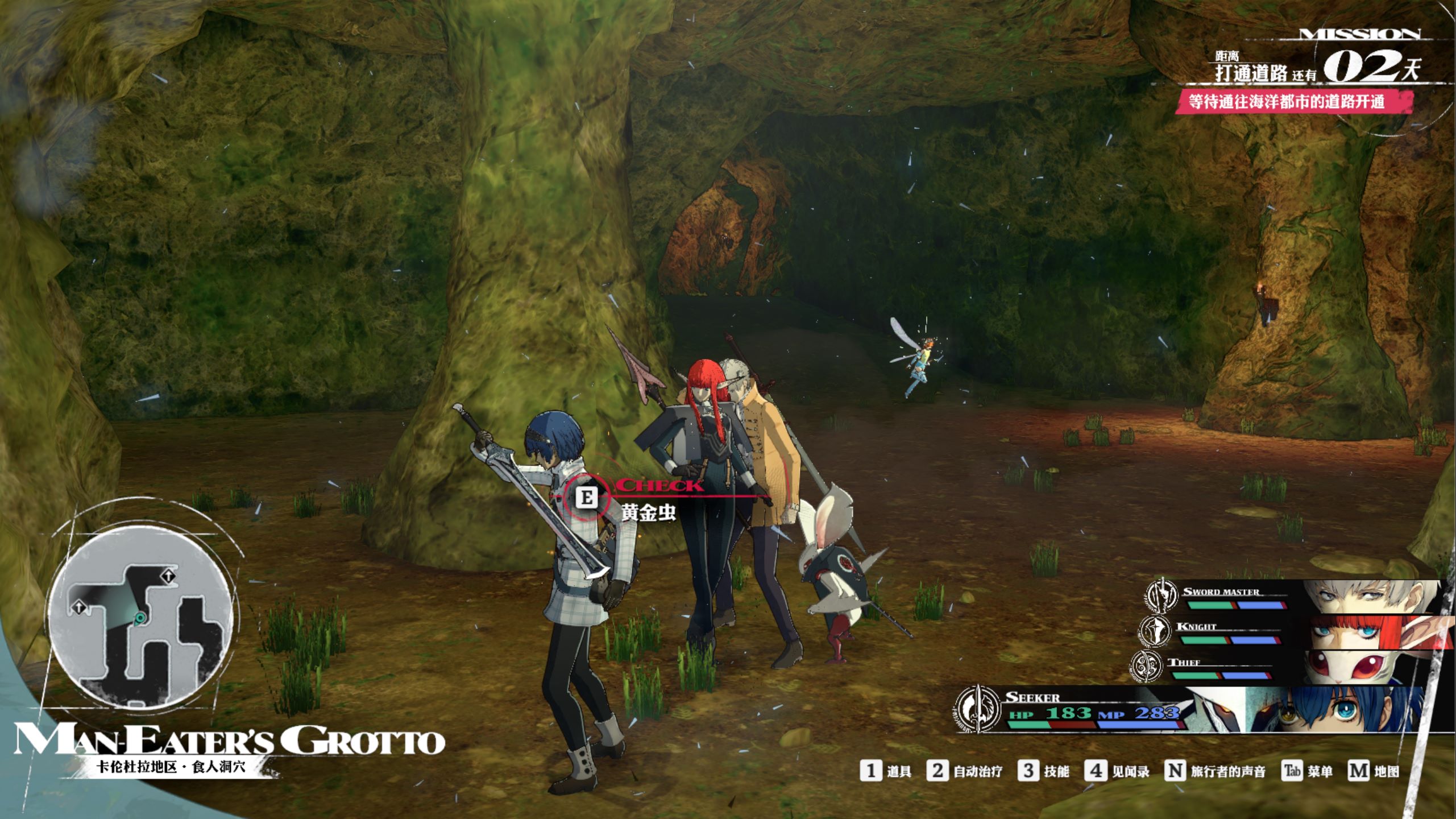Click the Seeker archetype emblem icon
The width and height of the screenshot is (1456, 819).
(977, 711)
